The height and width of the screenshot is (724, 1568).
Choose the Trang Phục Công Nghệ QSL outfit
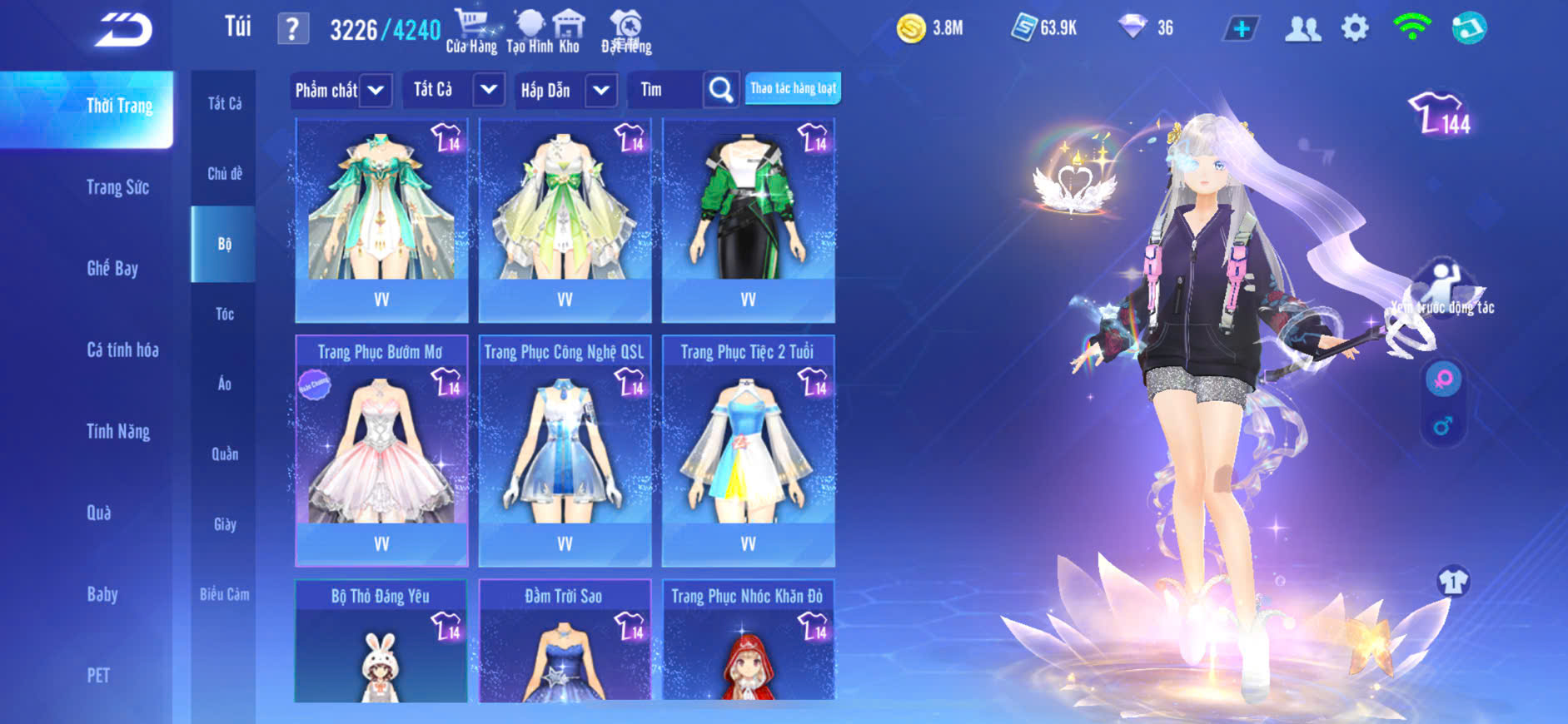click(x=565, y=449)
